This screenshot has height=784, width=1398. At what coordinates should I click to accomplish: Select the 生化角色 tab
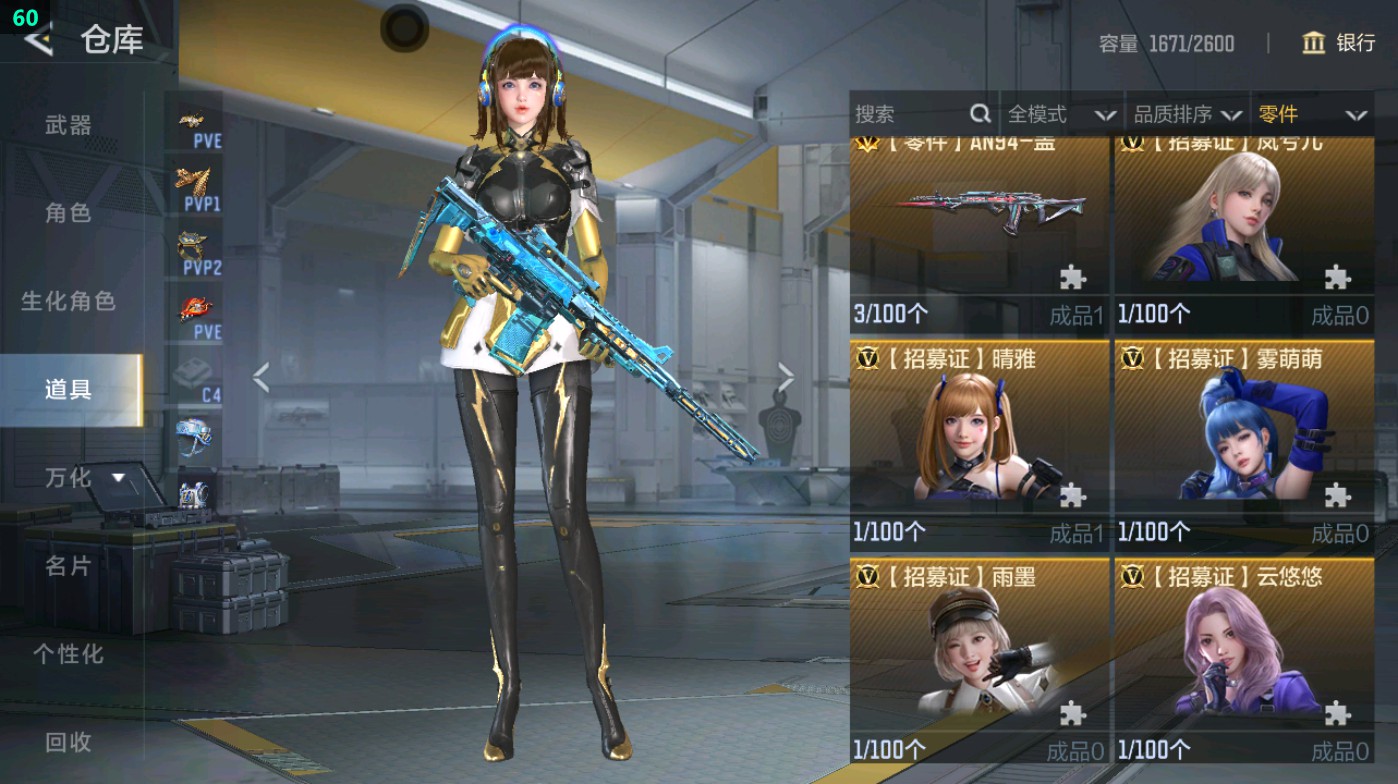pos(69,301)
